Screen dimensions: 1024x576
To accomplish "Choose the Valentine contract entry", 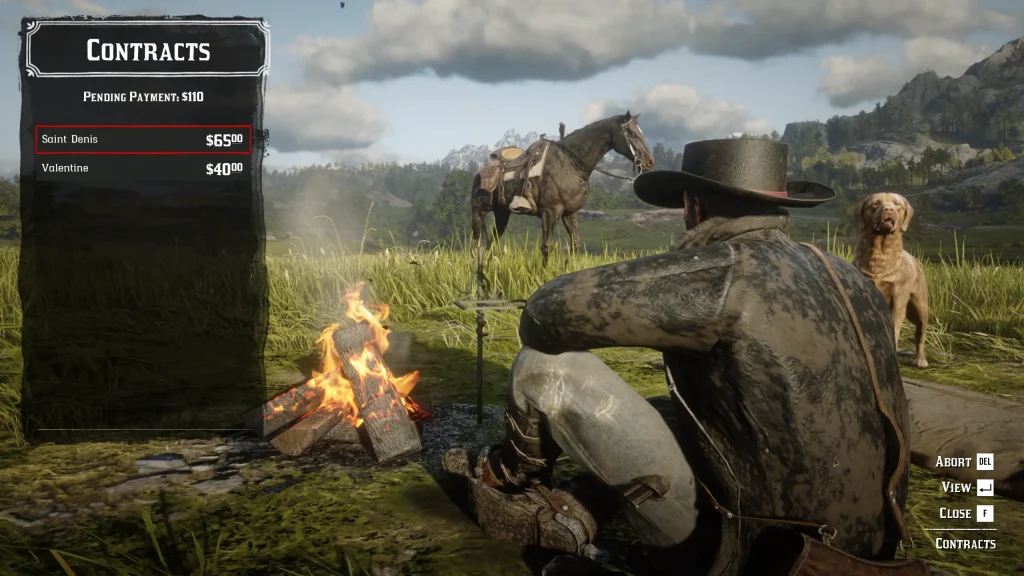I will (143, 168).
